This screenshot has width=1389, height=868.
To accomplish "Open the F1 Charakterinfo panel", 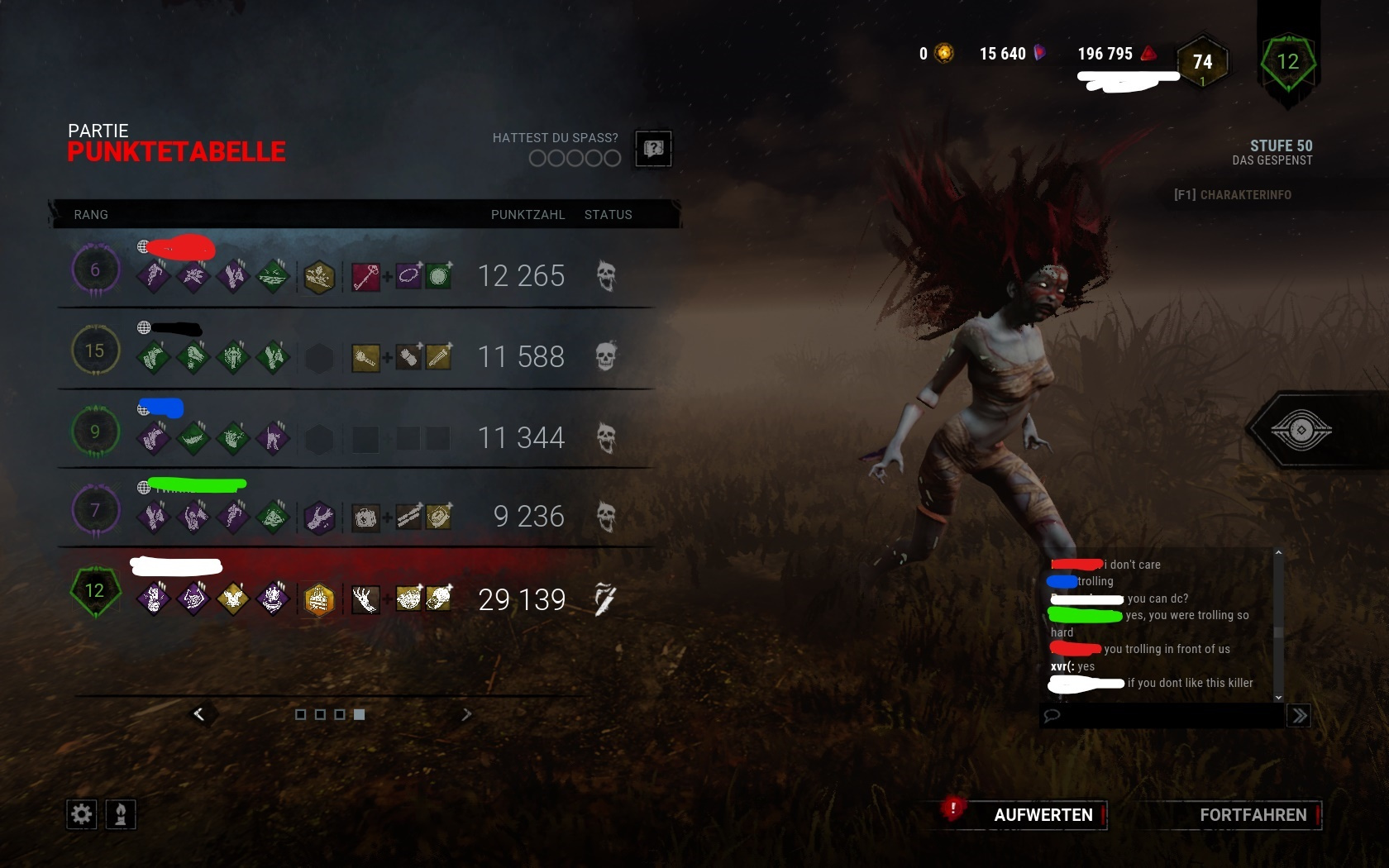I will pos(1232,195).
